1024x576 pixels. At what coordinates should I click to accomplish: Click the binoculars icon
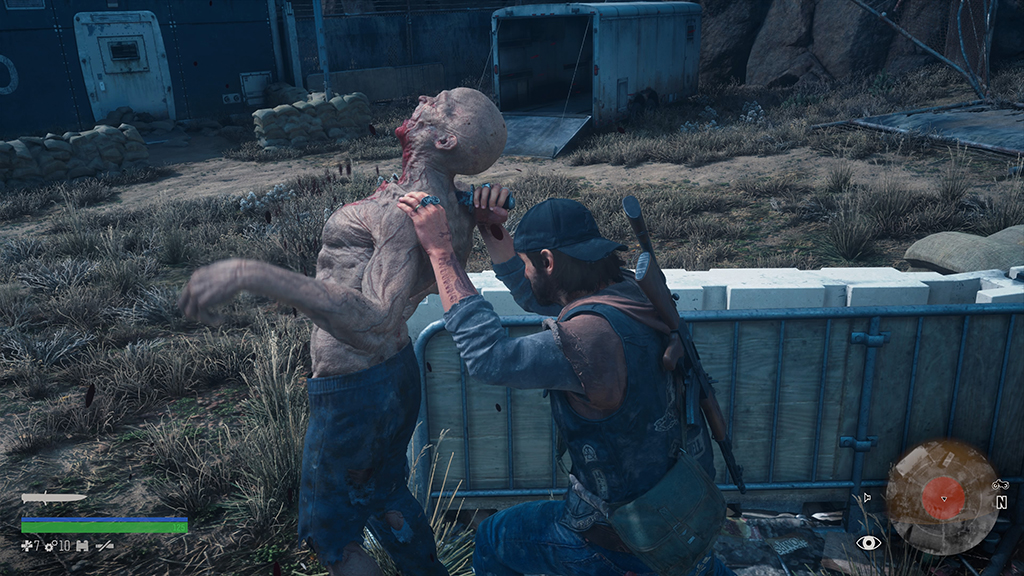click(x=83, y=545)
